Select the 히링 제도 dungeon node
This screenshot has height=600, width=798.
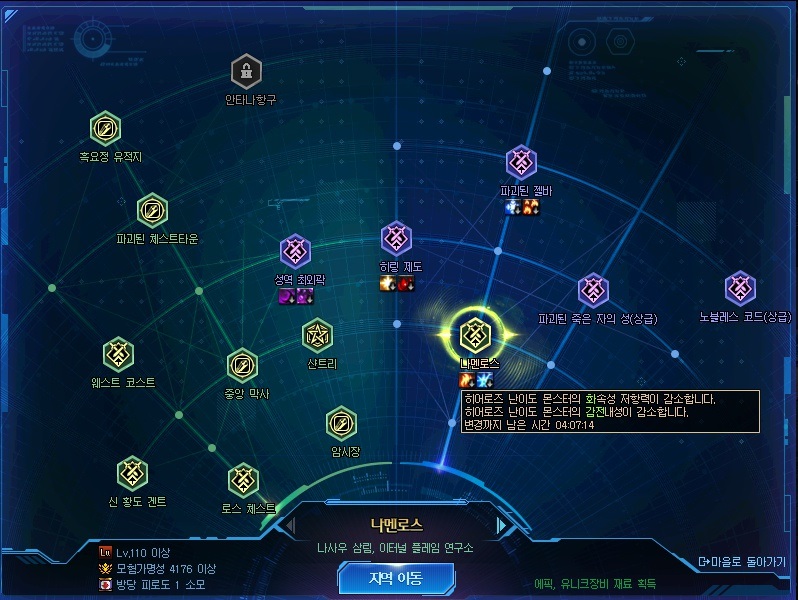click(397, 238)
